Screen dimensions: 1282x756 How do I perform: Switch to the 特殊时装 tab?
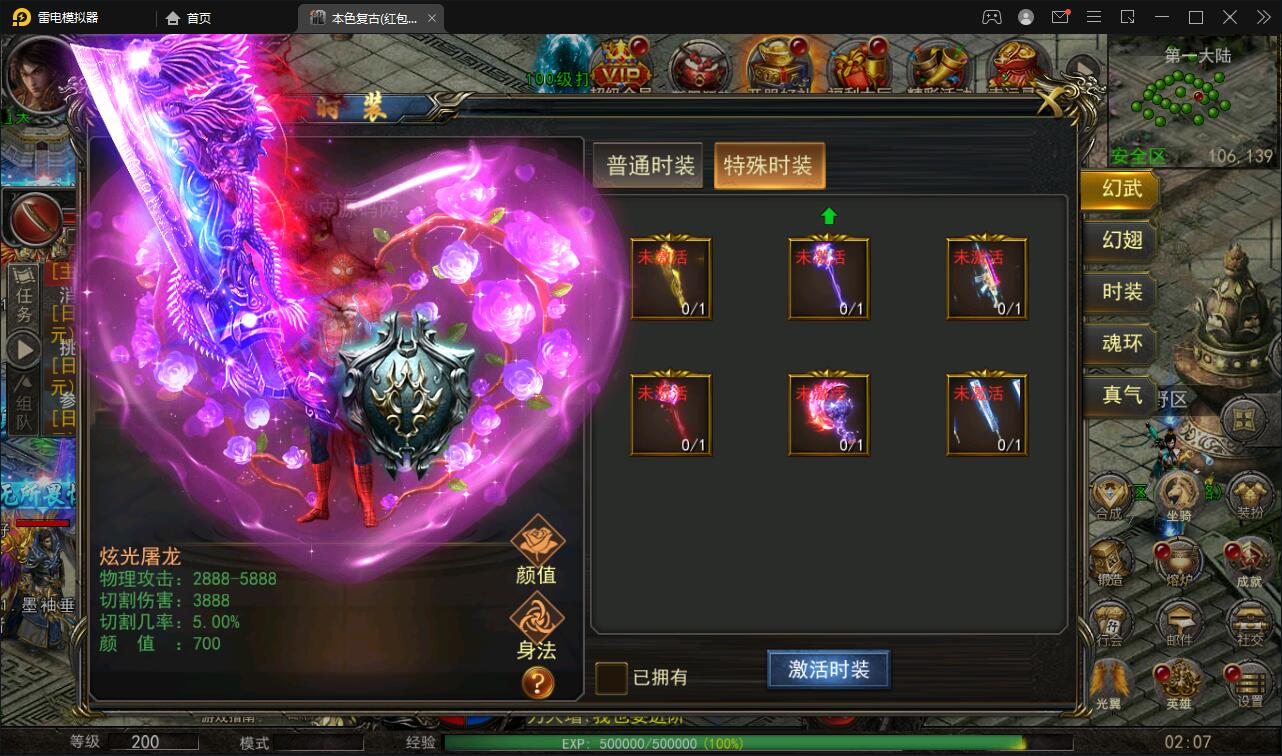pos(769,167)
